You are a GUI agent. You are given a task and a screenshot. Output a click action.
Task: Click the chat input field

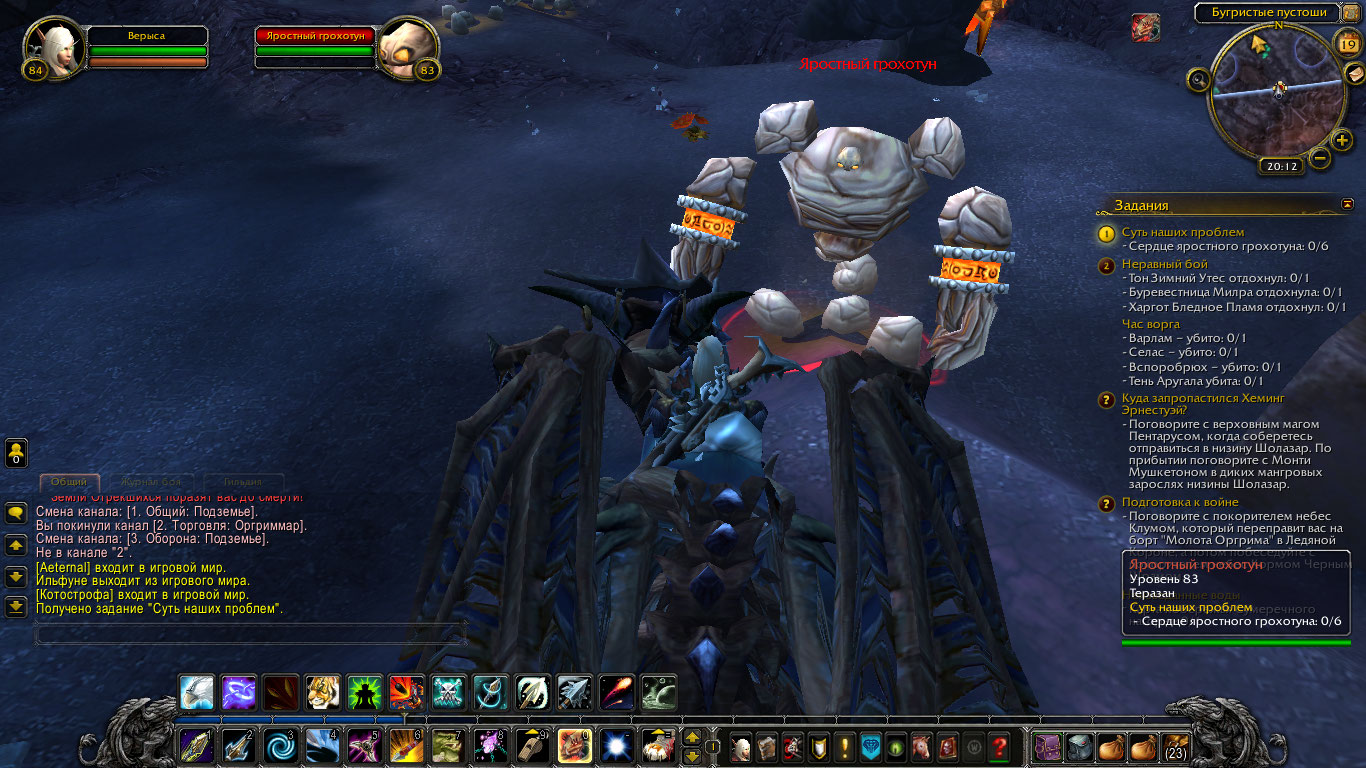tap(250, 633)
